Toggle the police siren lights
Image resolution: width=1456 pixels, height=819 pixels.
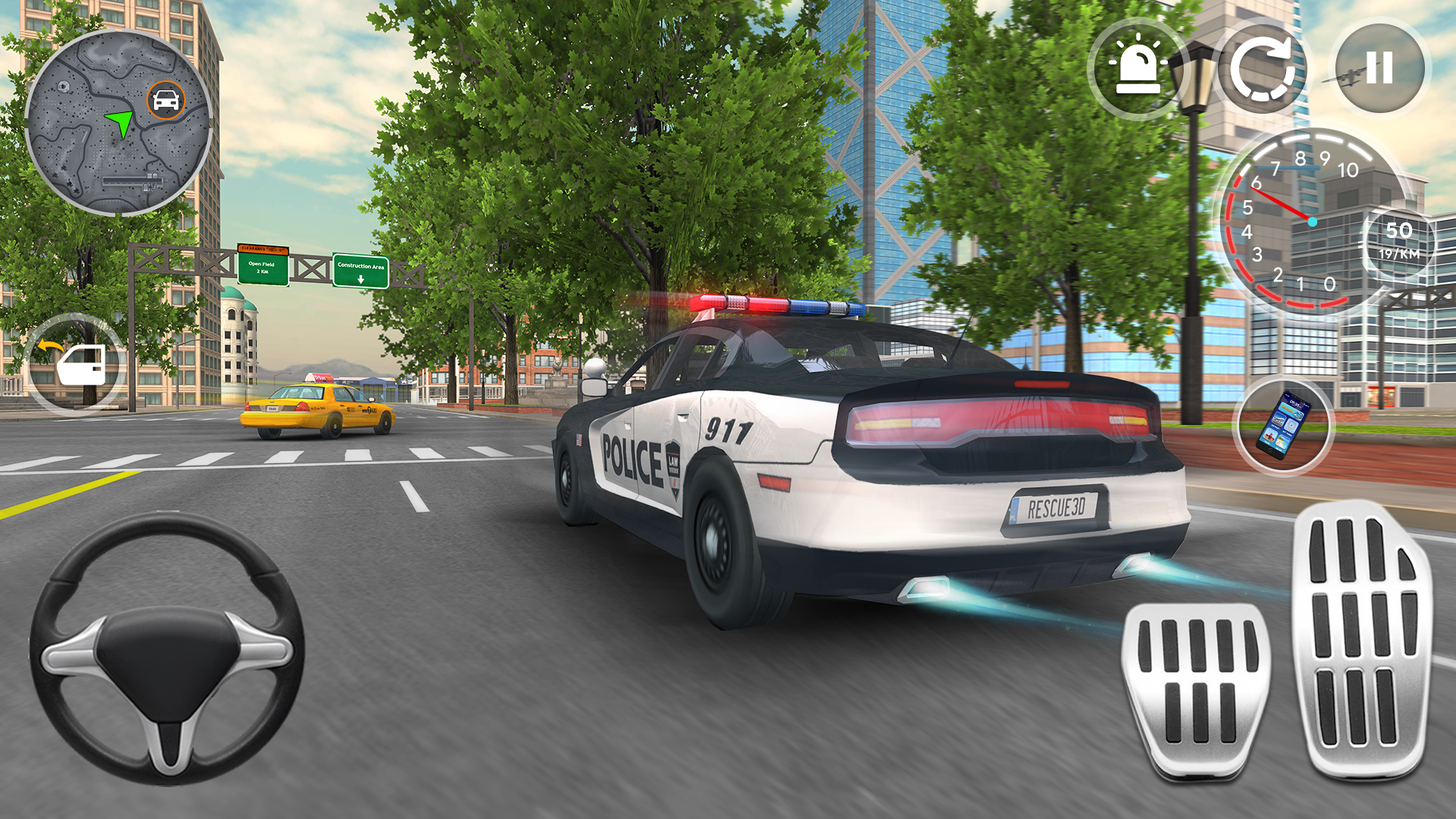pyautogui.click(x=1139, y=68)
